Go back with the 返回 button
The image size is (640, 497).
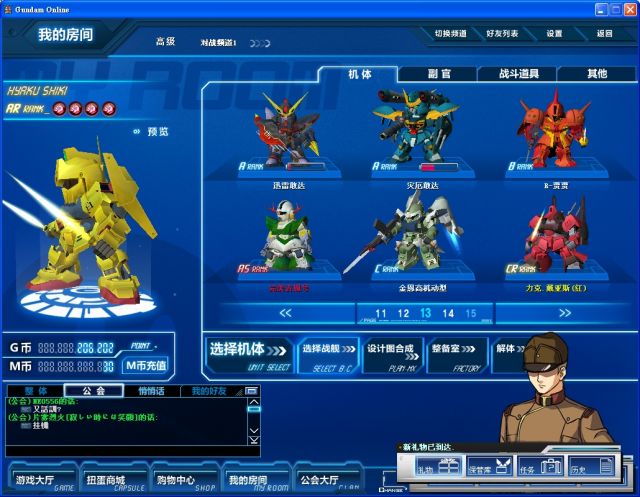click(x=604, y=33)
